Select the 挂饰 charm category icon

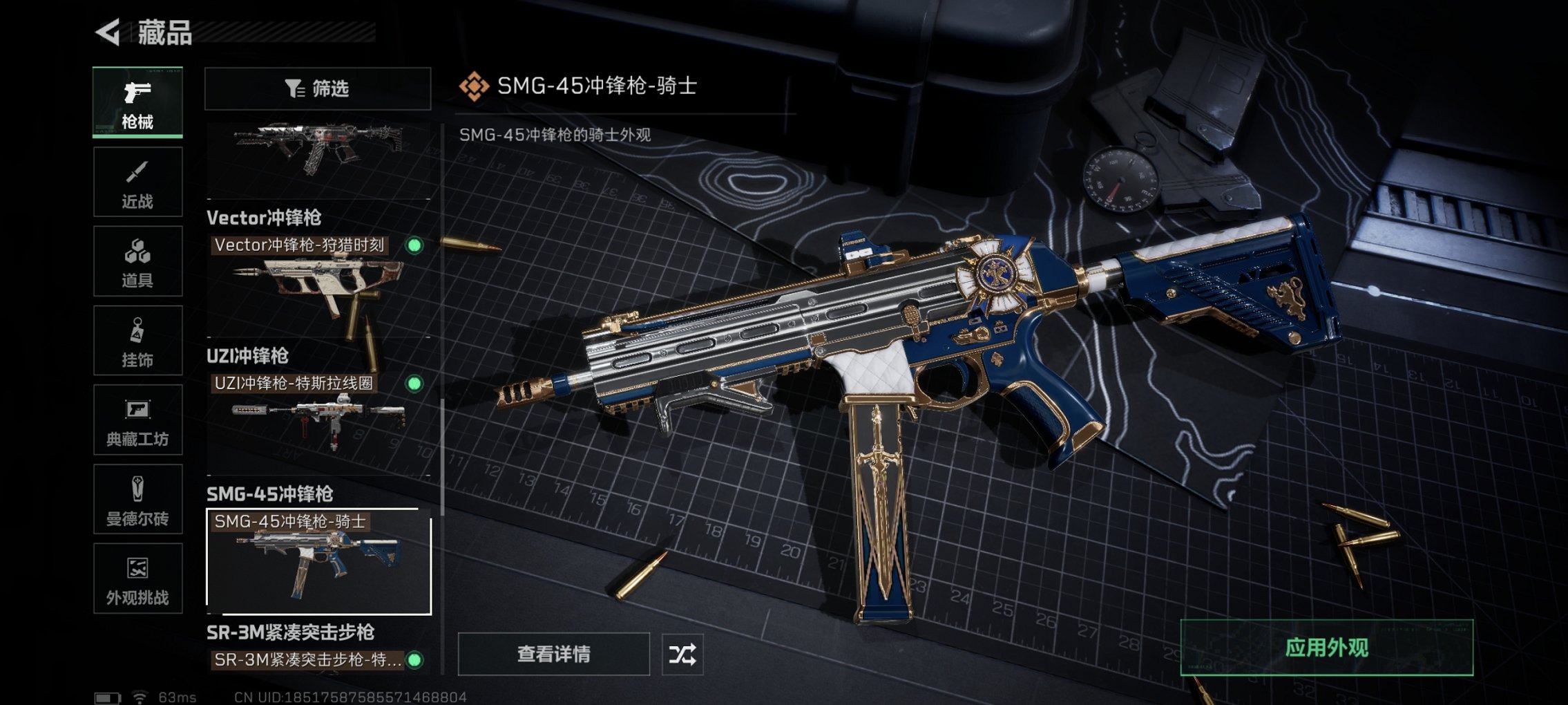pos(137,340)
